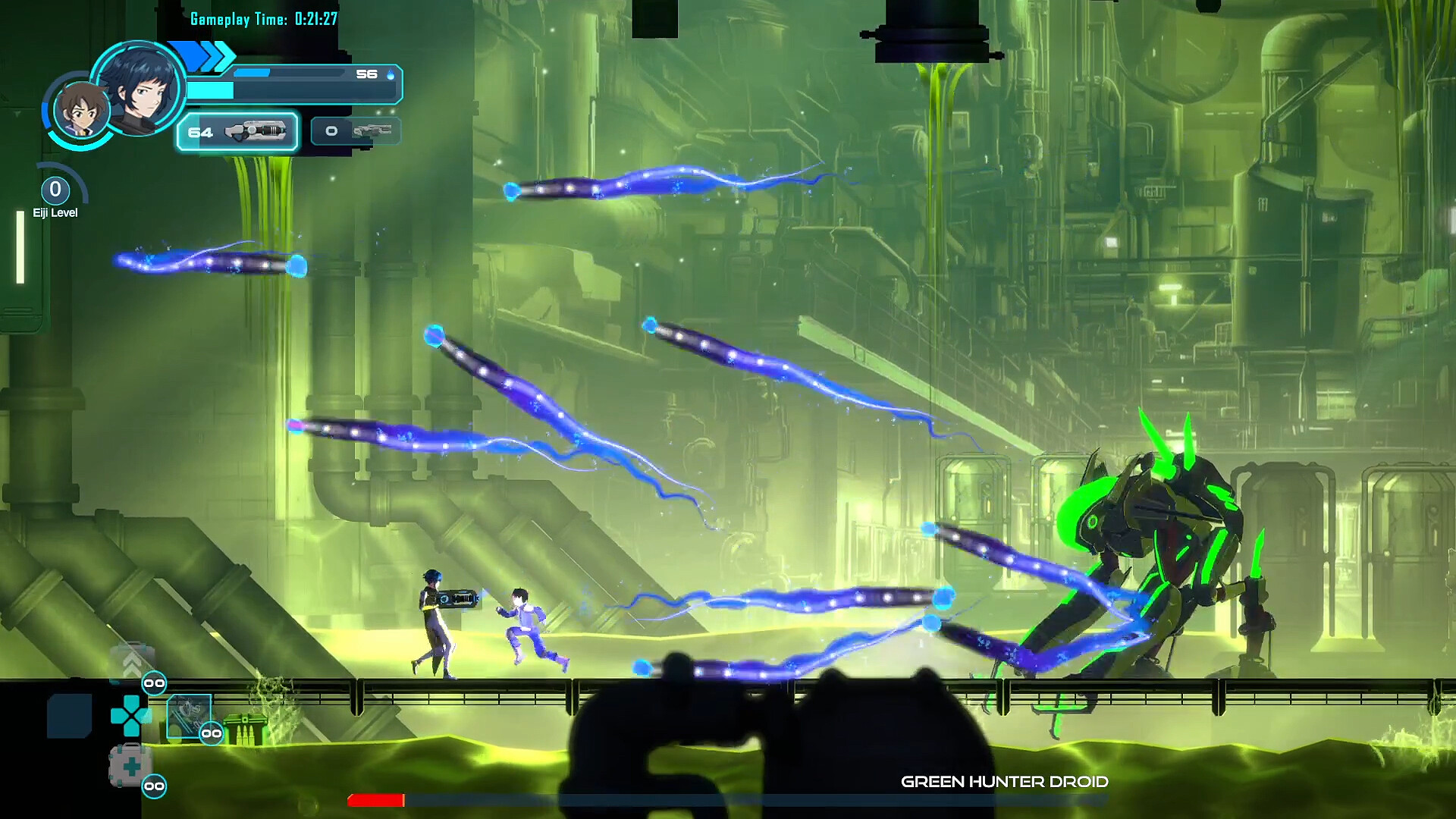
Task: Click the equipped gadget thumbnail in blue frame
Action: pos(190,716)
